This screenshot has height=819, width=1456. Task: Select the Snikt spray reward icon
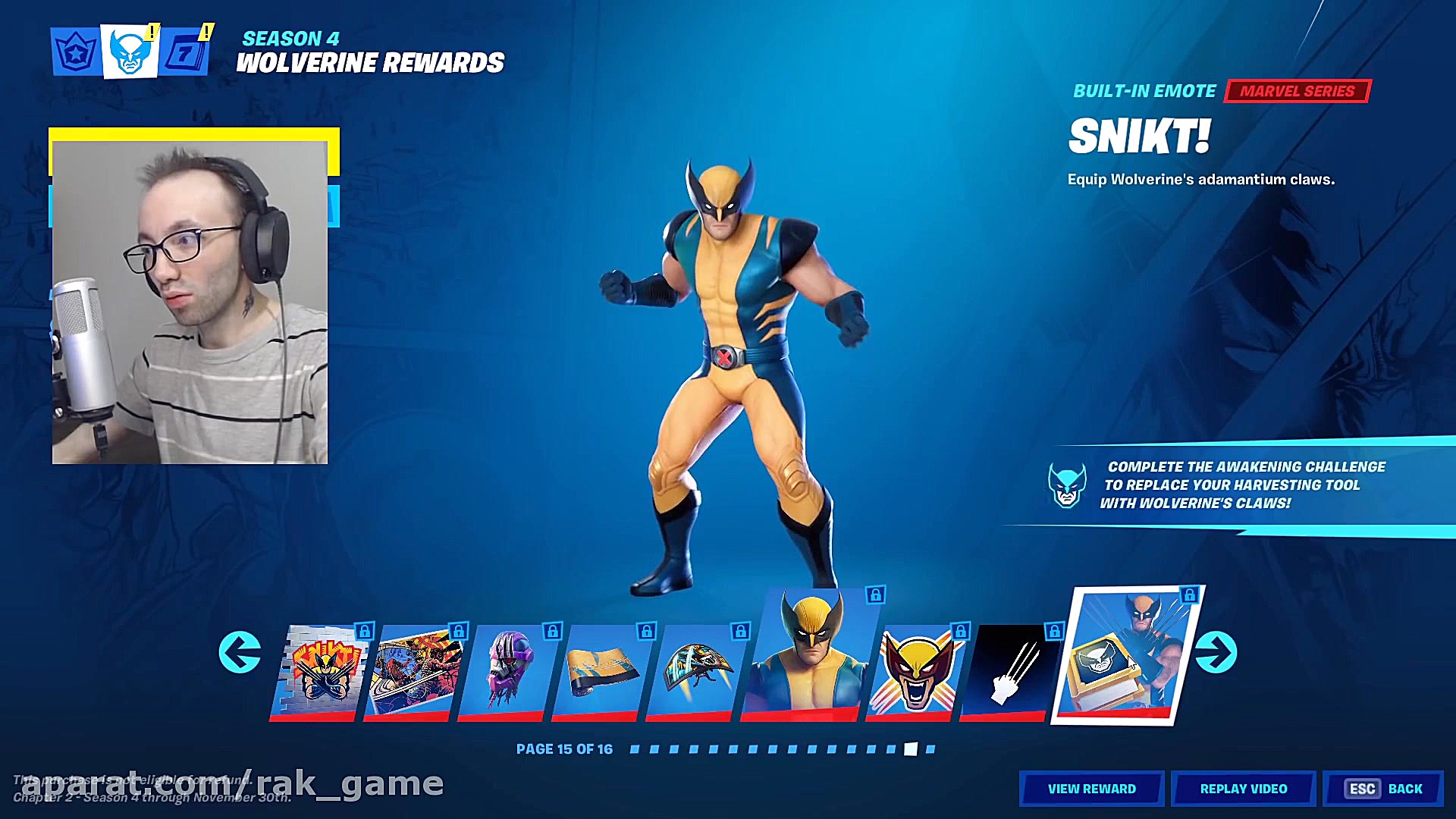[326, 670]
